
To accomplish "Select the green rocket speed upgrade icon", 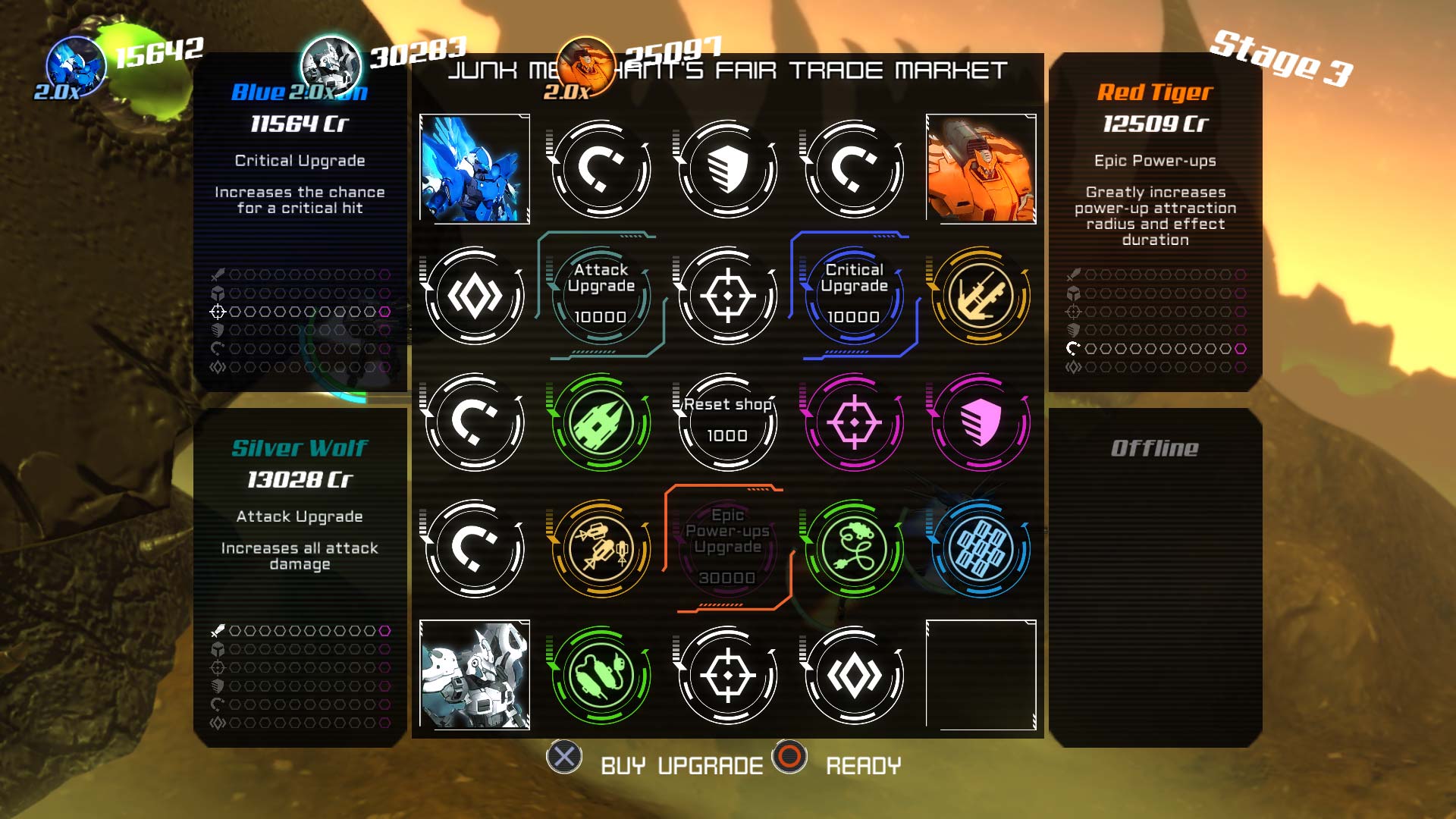I will pyautogui.click(x=601, y=423).
